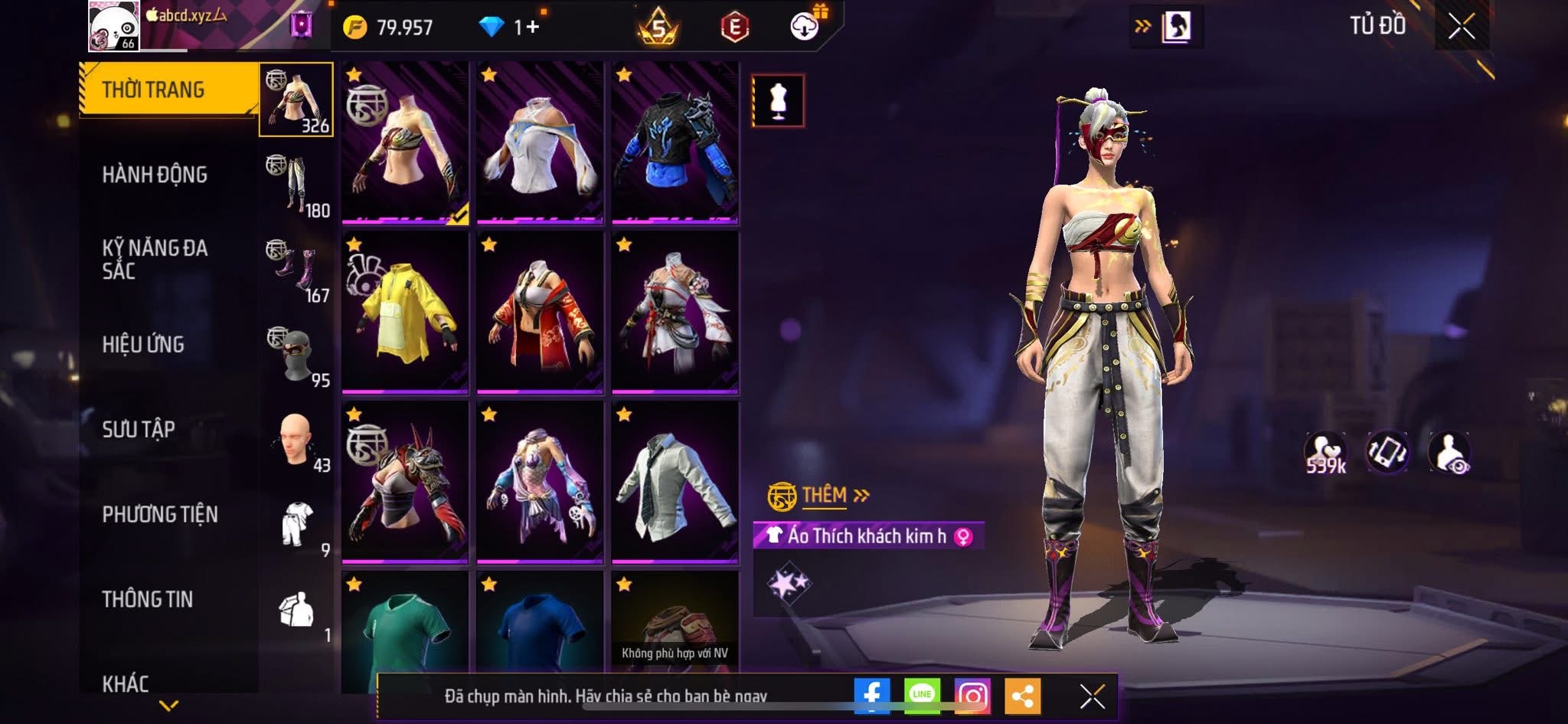Switch to the Hiệu Ứng category
The image size is (1568, 724).
(x=143, y=345)
